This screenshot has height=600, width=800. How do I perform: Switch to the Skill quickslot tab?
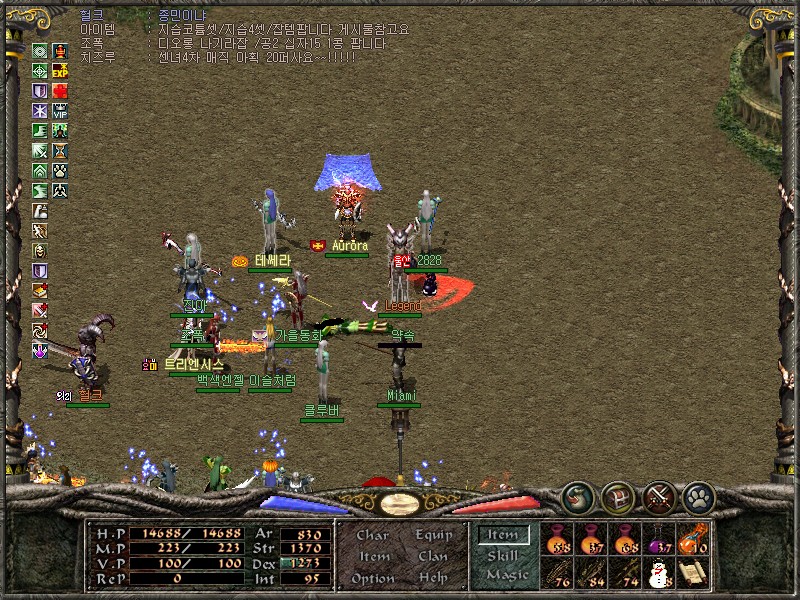(x=503, y=556)
